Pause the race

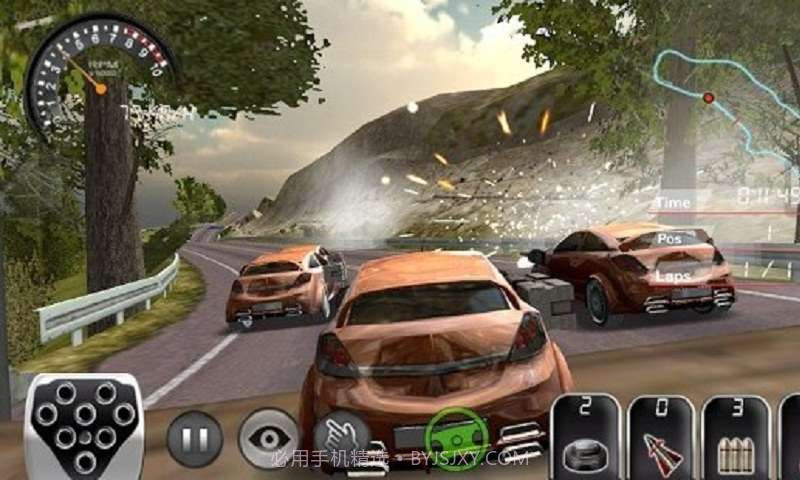(194, 438)
